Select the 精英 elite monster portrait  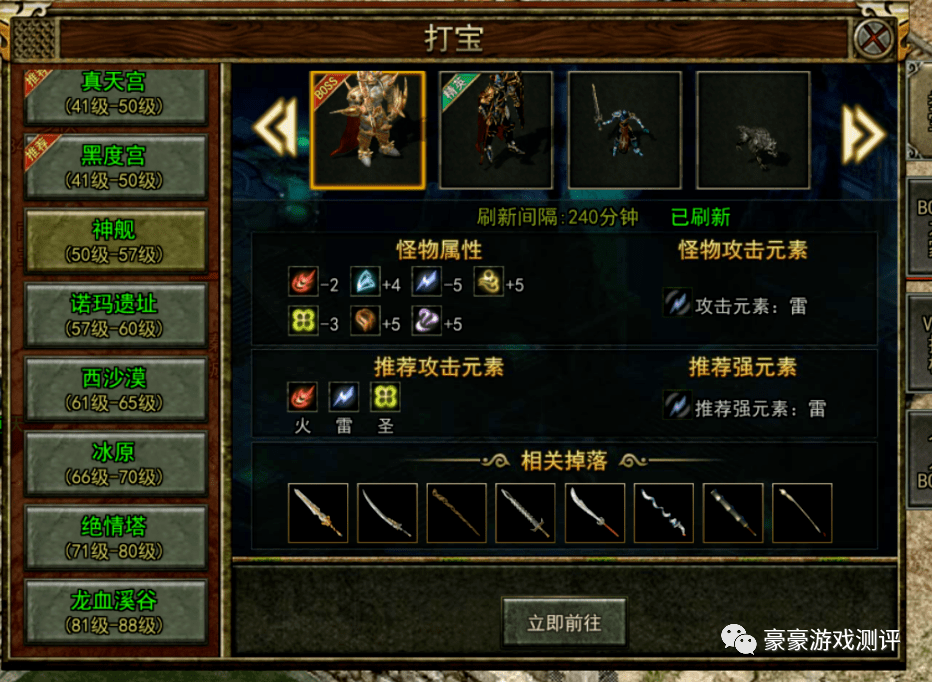tap(496, 130)
